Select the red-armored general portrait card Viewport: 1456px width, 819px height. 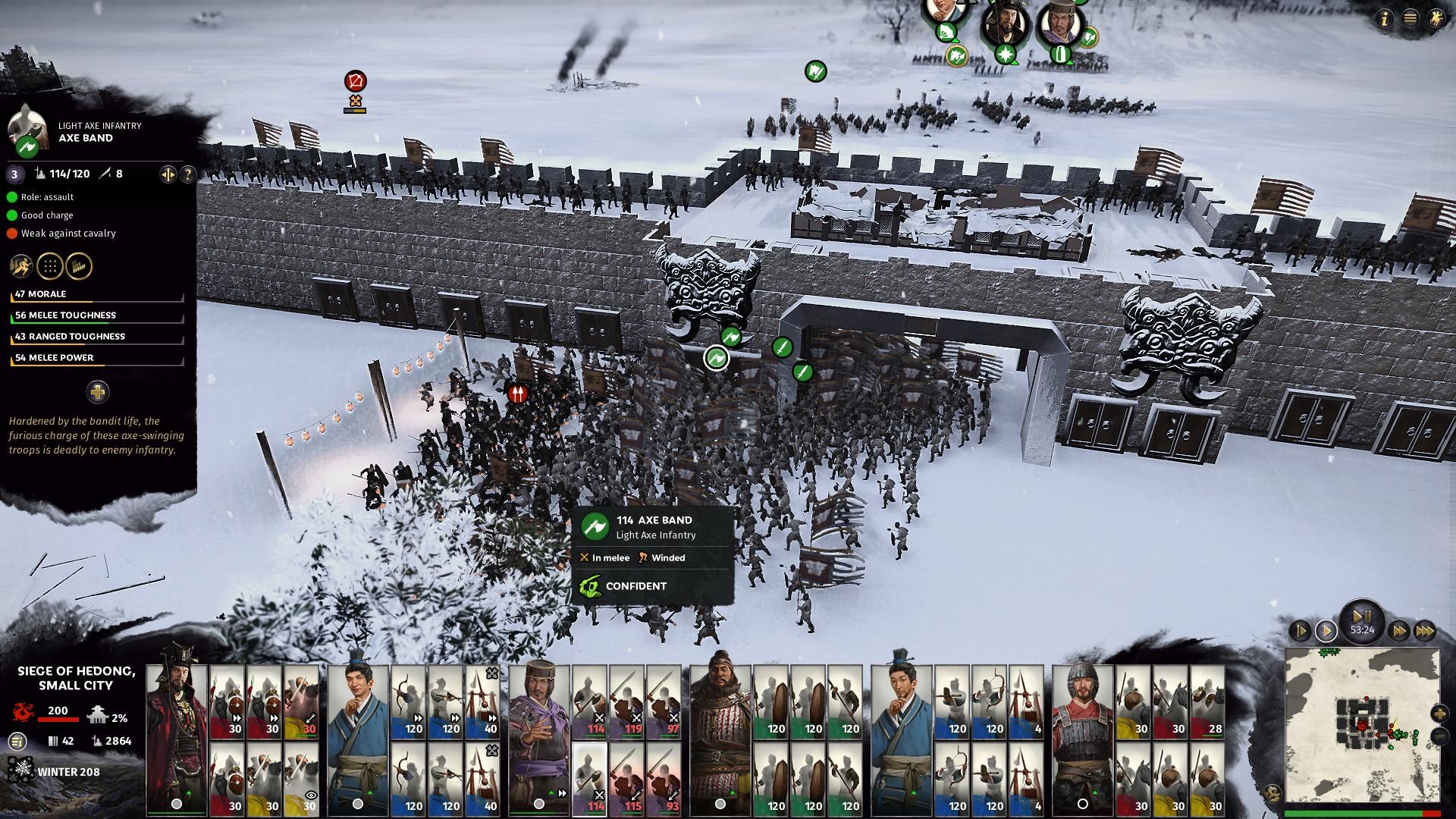pos(176,739)
